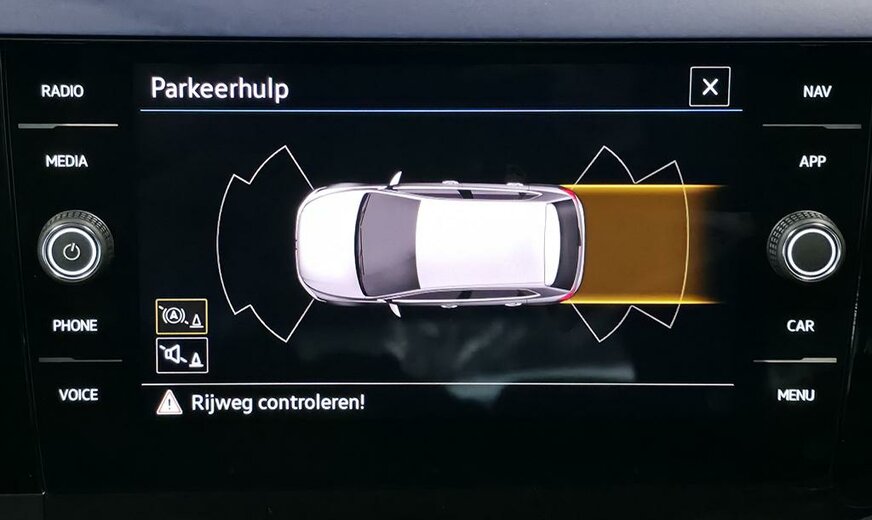Screen dimensions: 872x520
Task: Open the CAR settings
Action: 800,325
